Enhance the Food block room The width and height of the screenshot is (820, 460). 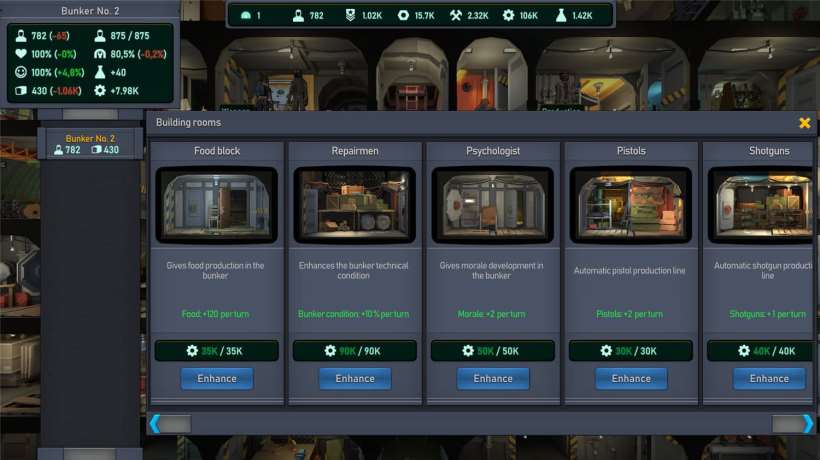pyautogui.click(x=217, y=379)
